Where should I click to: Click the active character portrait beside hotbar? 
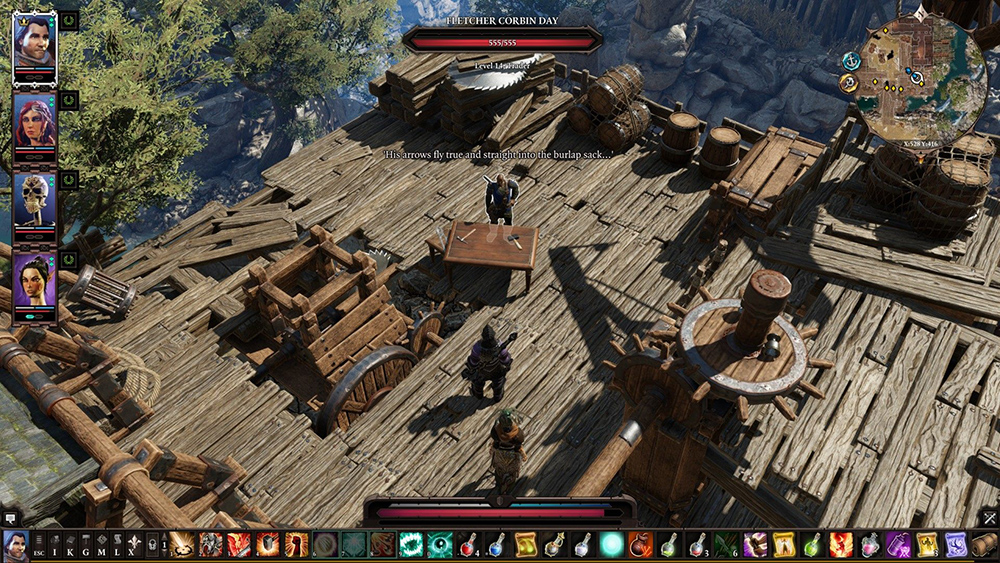(x=15, y=545)
